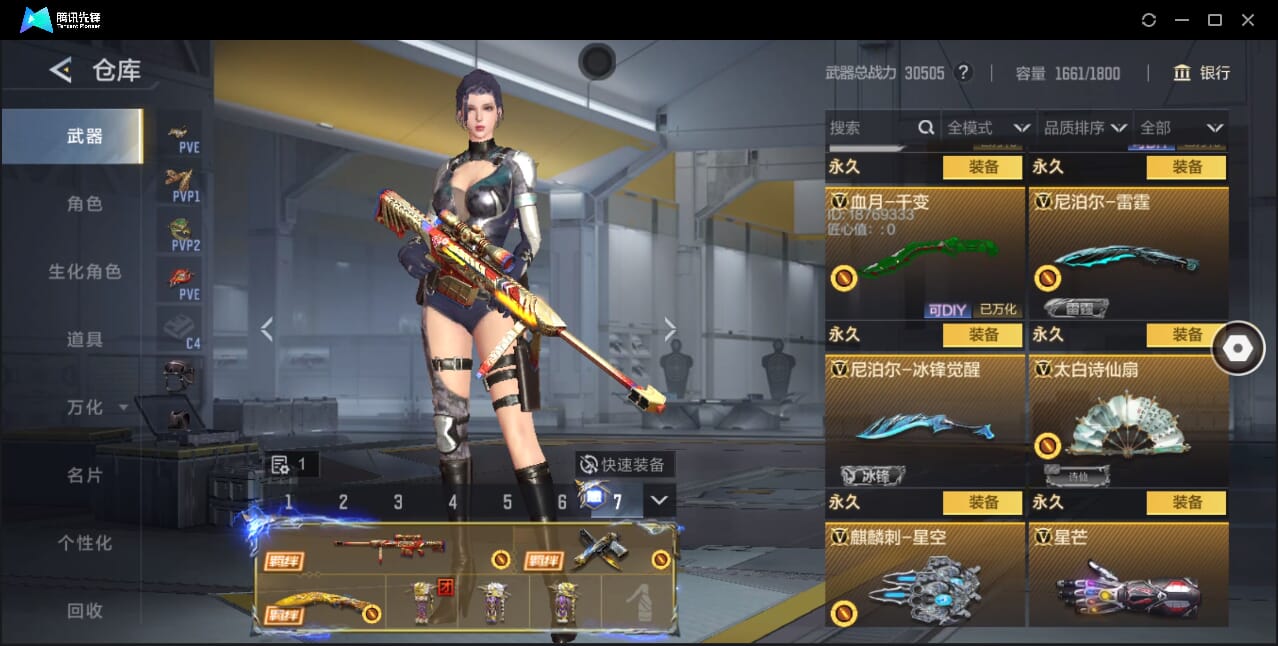Maximize the emulator window
The width and height of the screenshot is (1278, 646).
point(1215,20)
